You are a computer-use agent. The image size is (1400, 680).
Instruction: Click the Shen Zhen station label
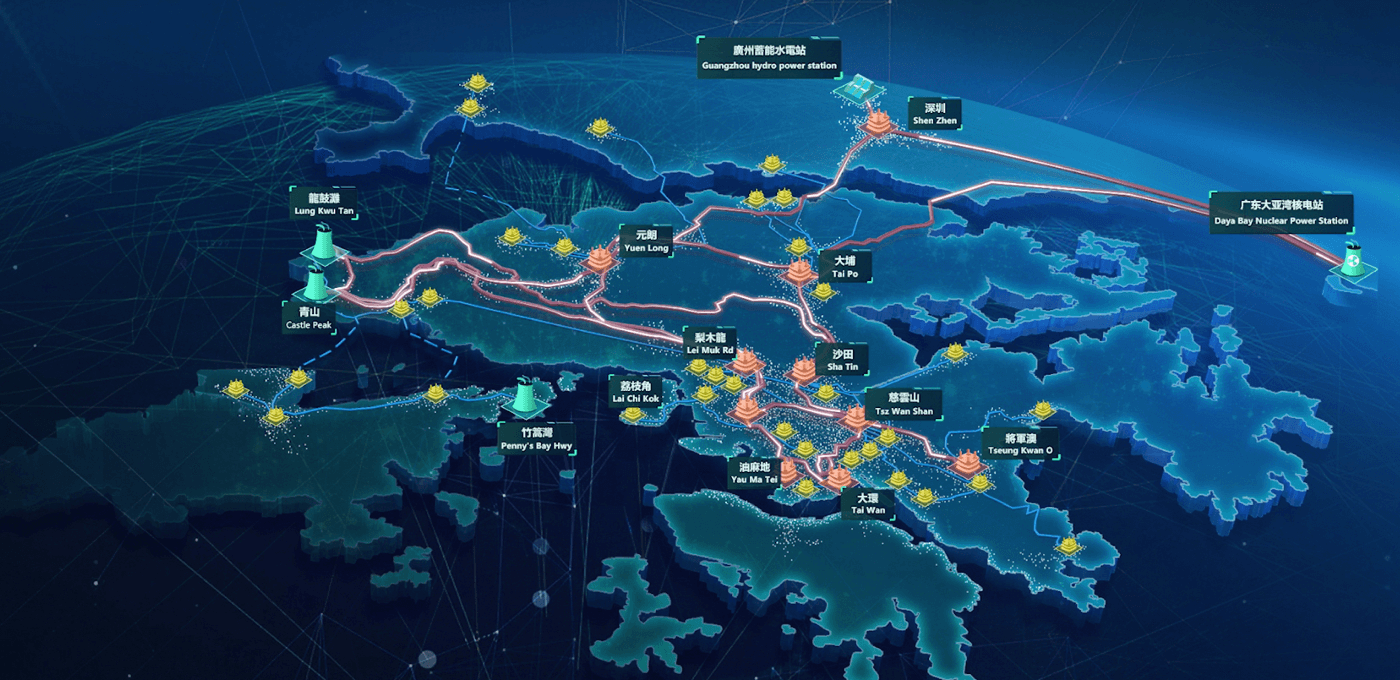tap(935, 113)
